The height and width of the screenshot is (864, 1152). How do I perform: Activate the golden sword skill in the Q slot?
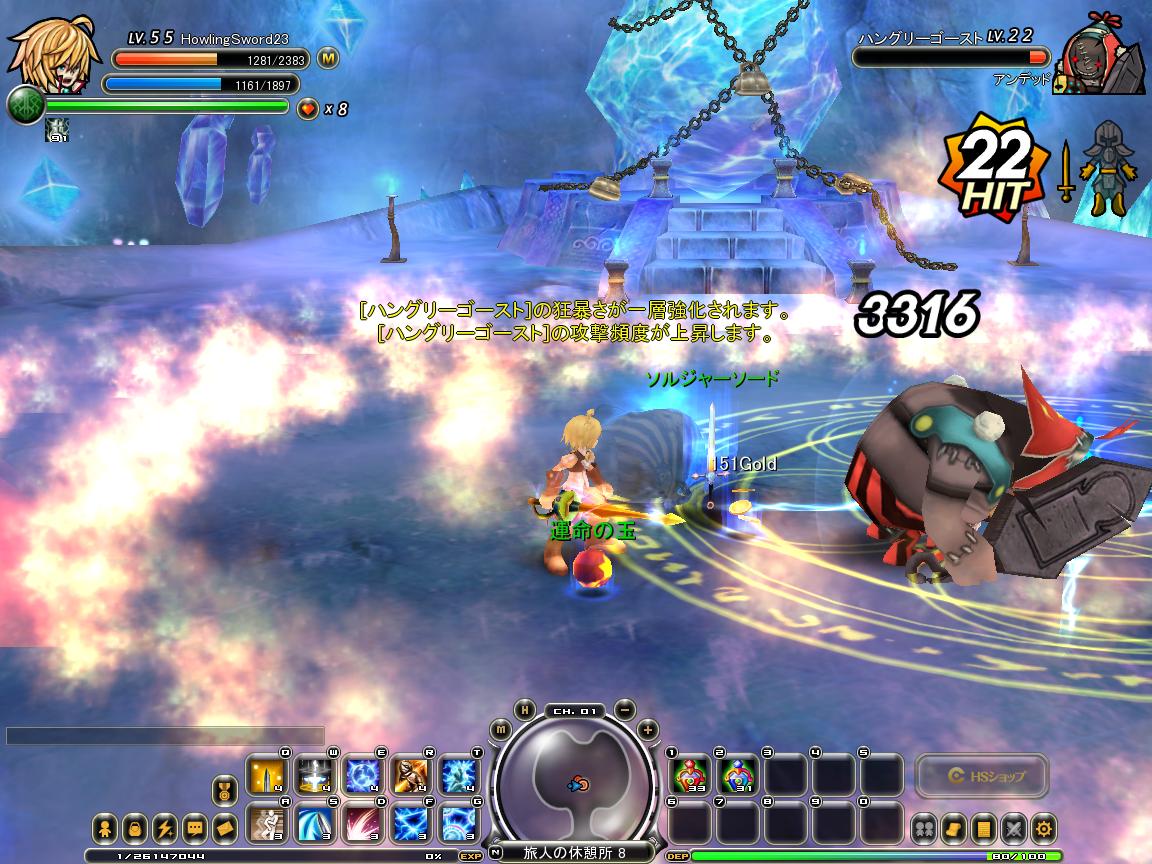pos(267,775)
